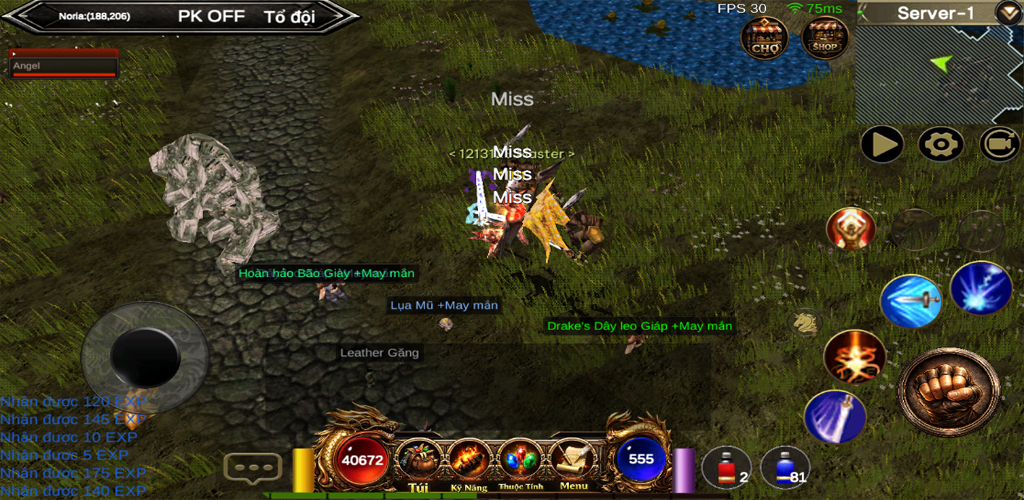
Task: Open the Thuộc Tính attributes panel
Action: coord(520,462)
